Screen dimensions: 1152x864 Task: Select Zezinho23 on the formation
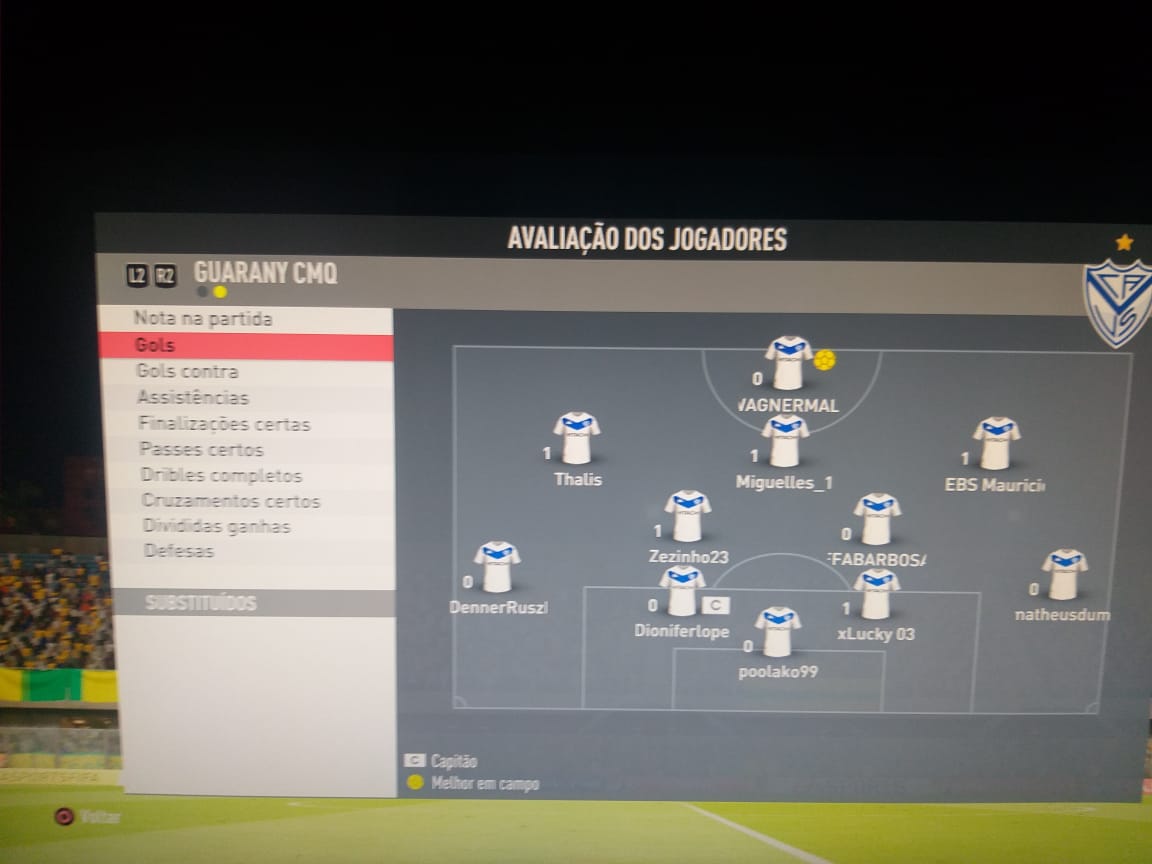tap(688, 516)
